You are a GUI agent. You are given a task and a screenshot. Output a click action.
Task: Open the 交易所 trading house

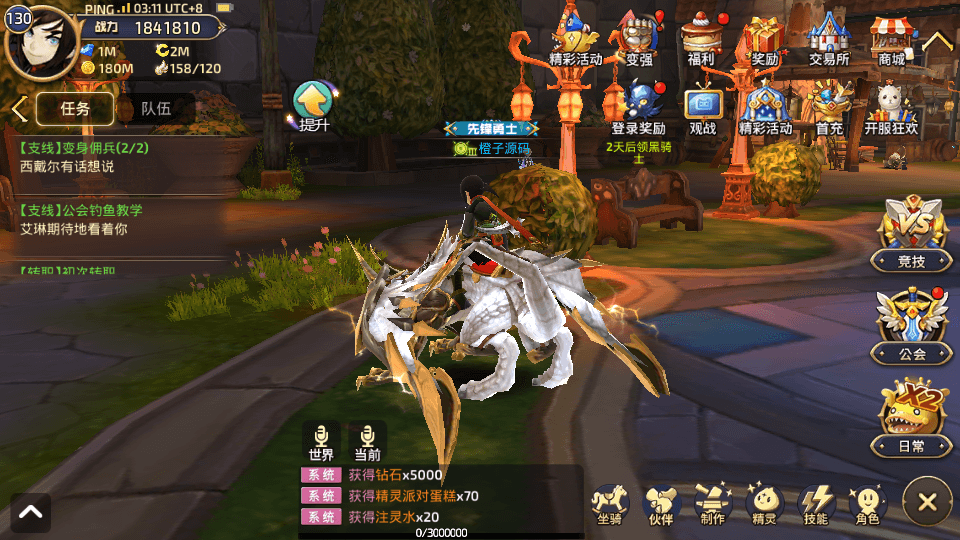coord(828,38)
